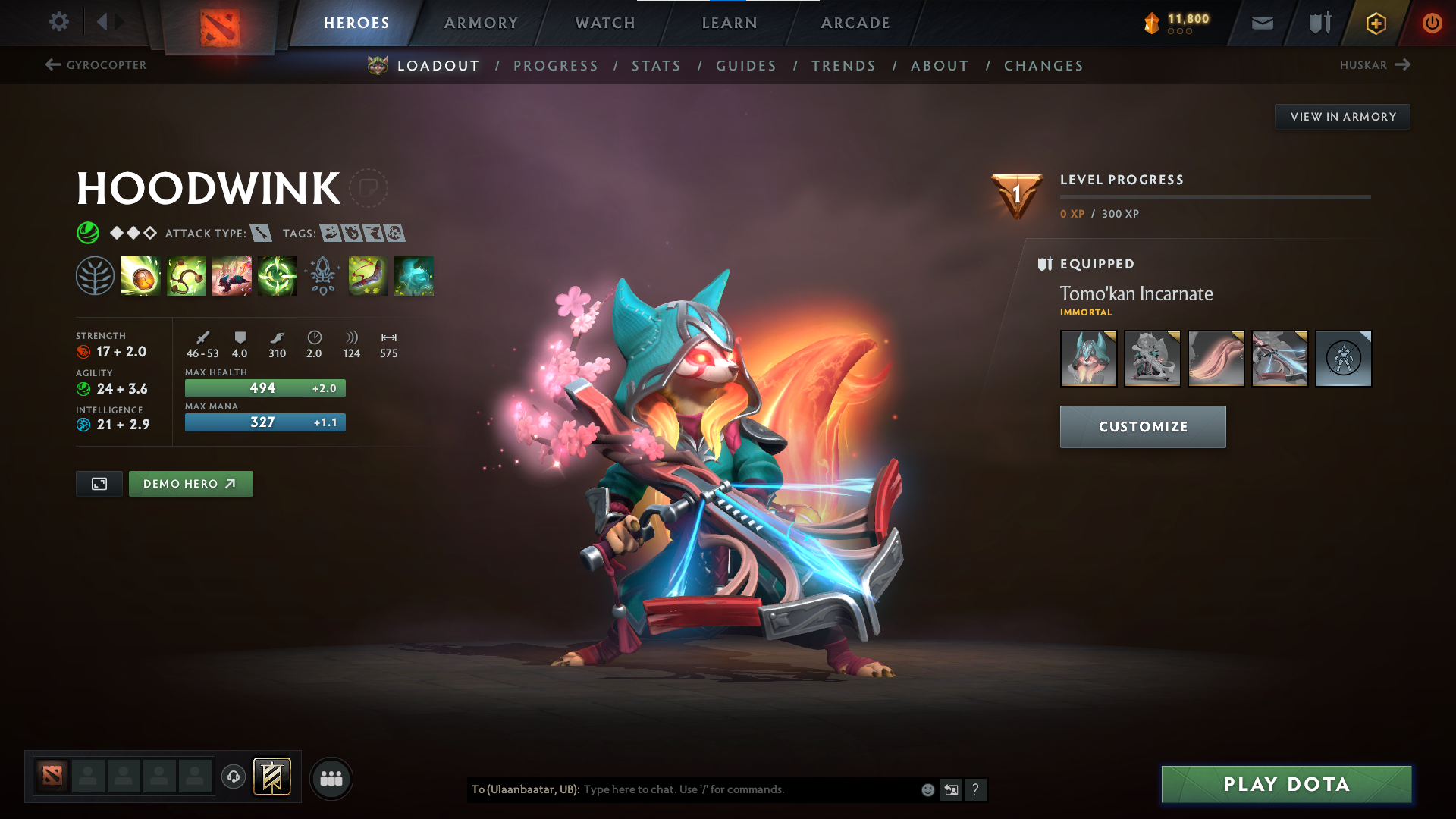Open settings via the gear icon

58,23
